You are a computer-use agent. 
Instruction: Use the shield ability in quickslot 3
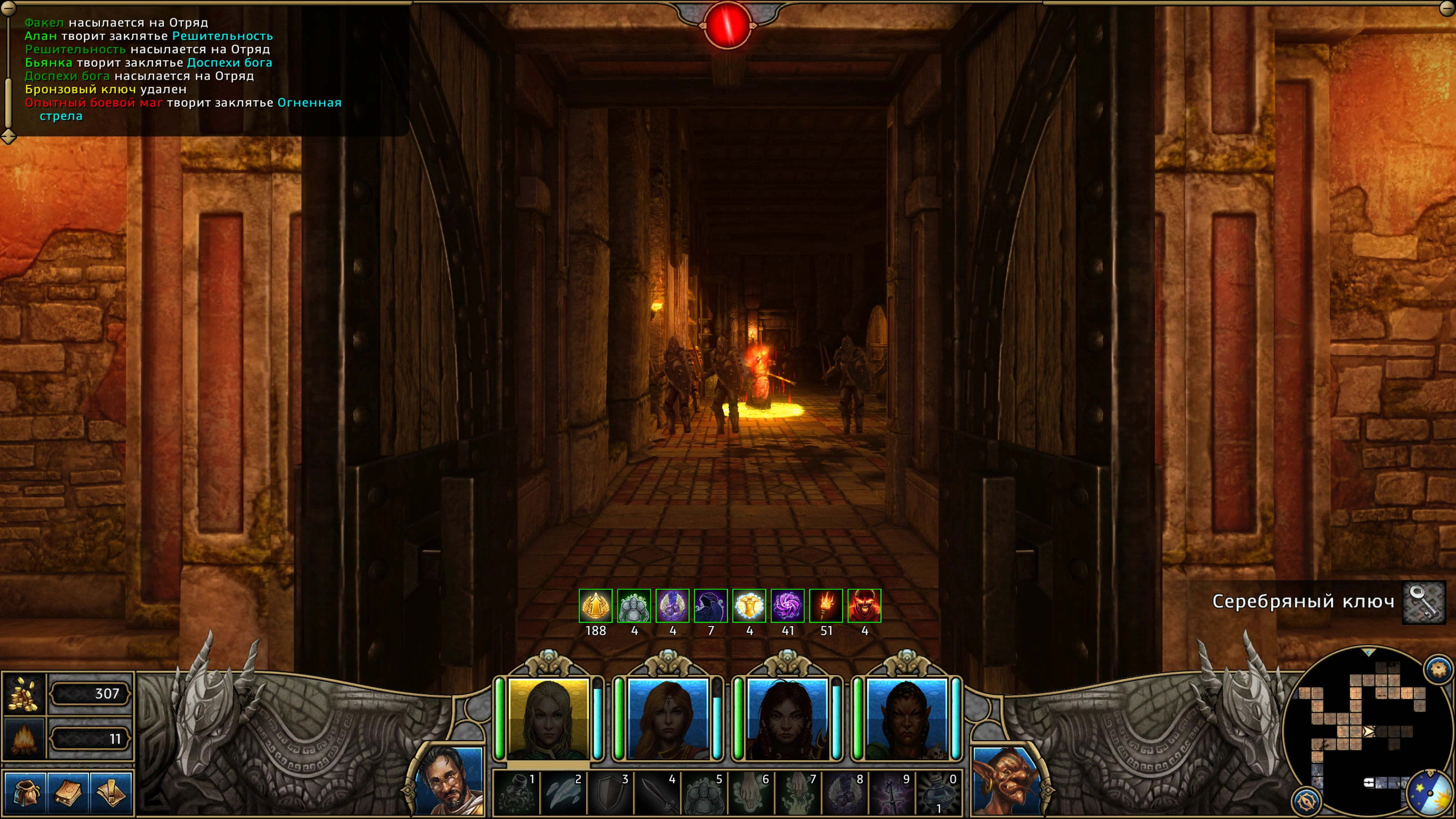tap(610, 793)
